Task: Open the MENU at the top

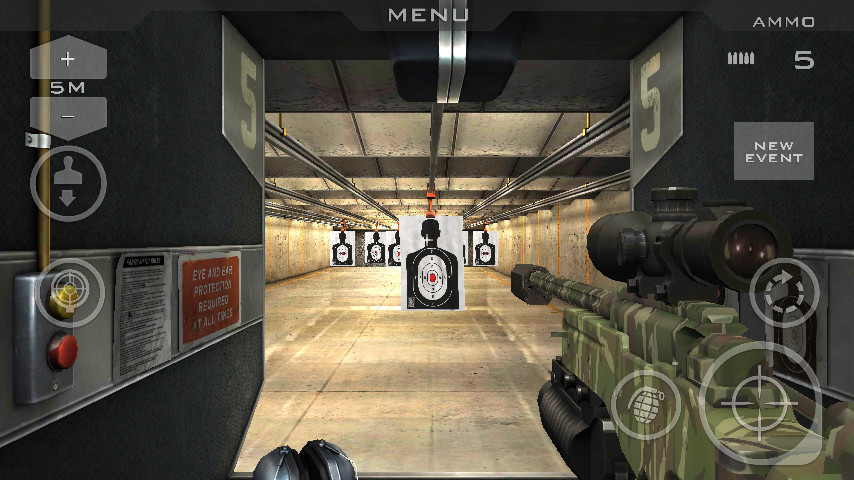Action: (x=428, y=14)
